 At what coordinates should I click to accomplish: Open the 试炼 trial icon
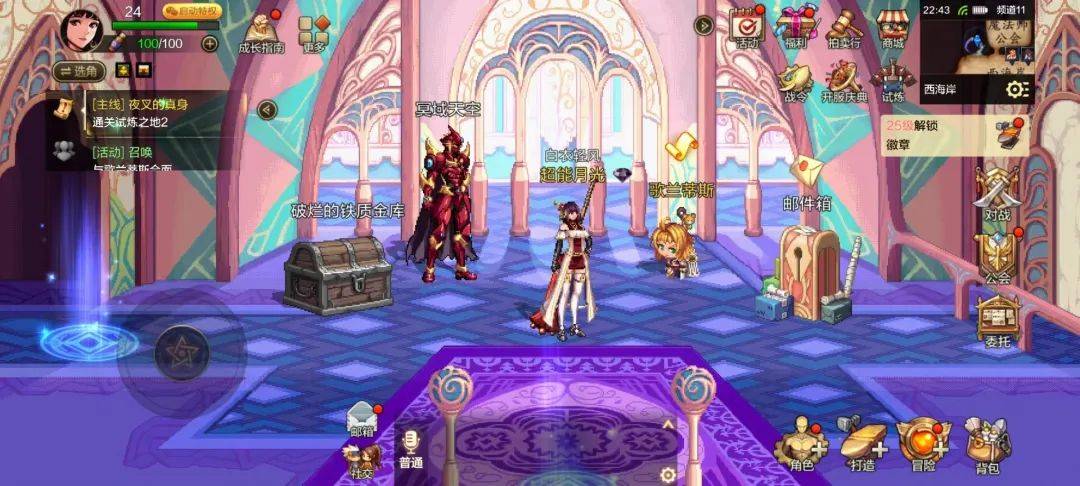point(892,80)
